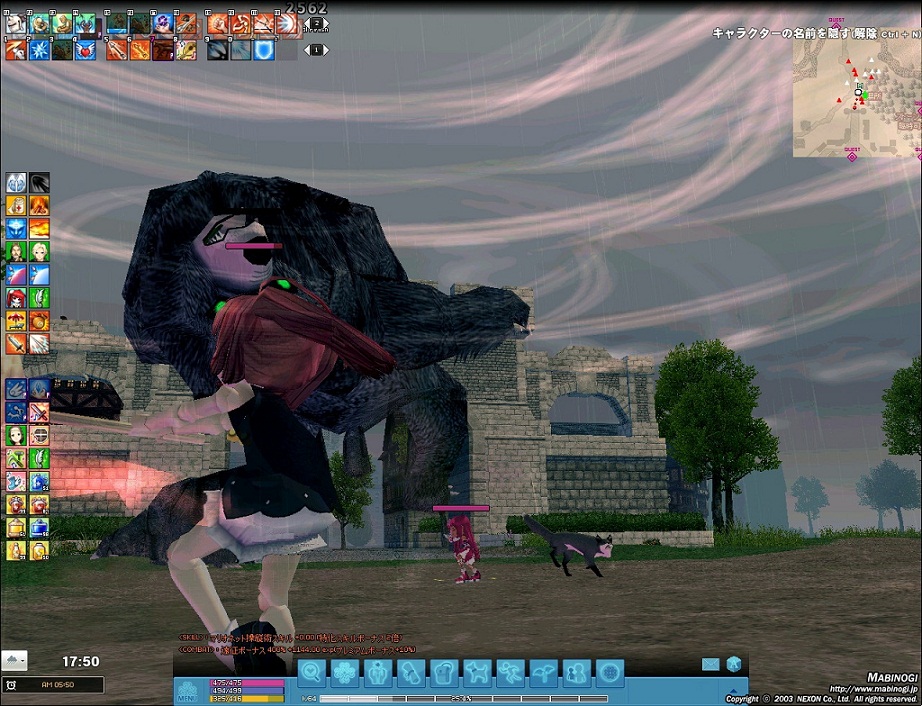
Task: Toggle the small panel button above the clock
Action: [x=15, y=660]
